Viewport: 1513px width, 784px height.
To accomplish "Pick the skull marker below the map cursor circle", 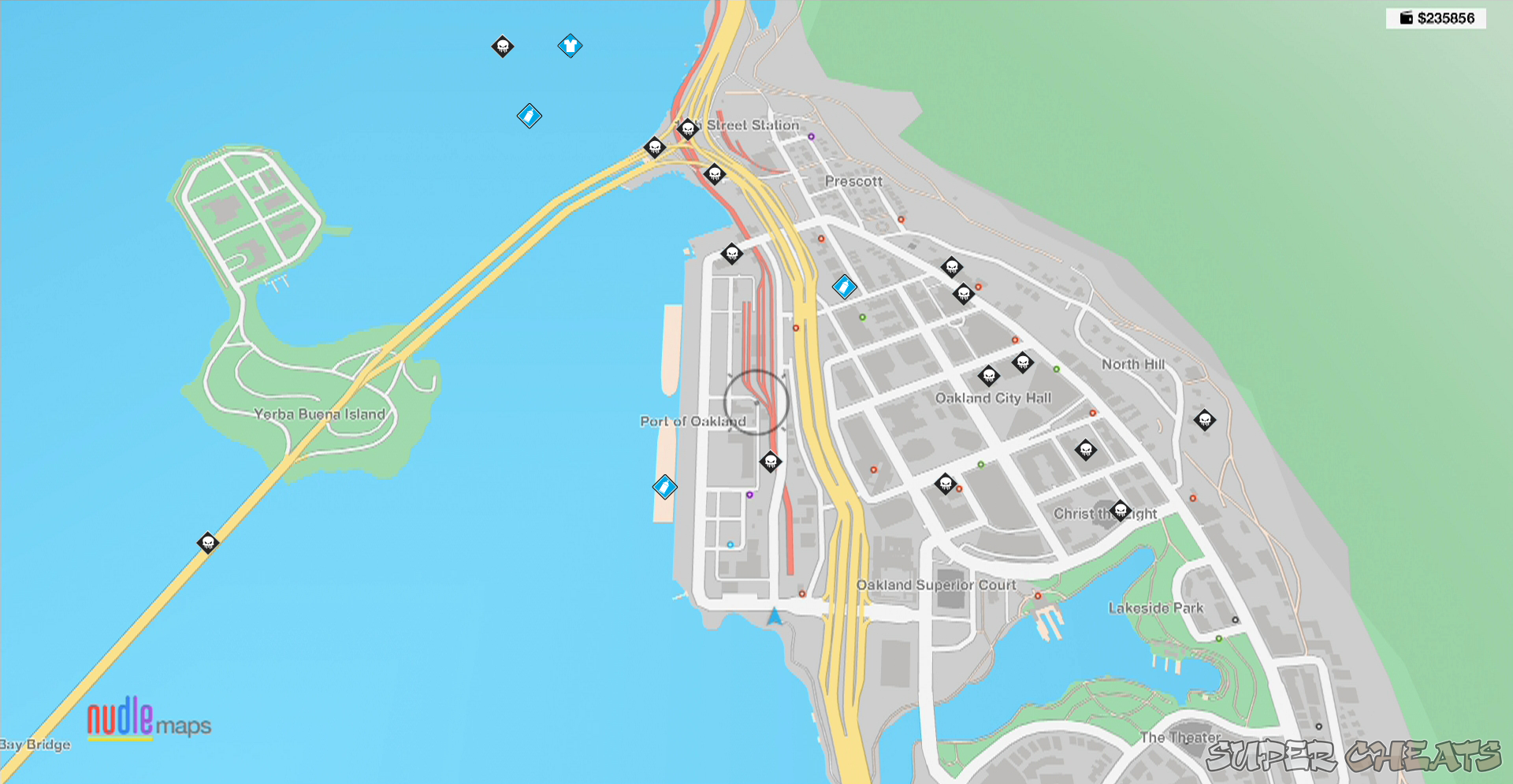I will 771,462.
